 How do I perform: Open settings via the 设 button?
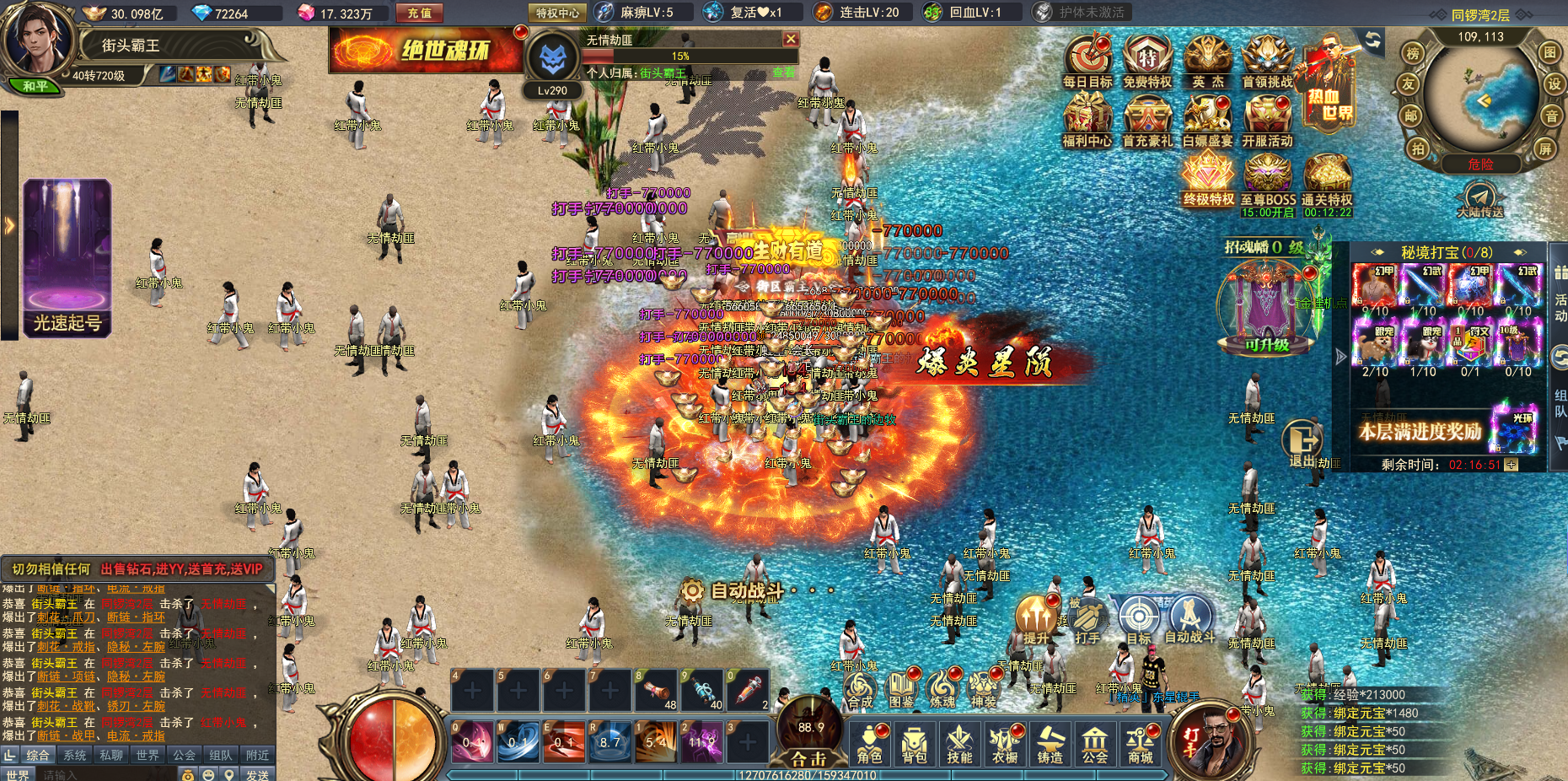tap(1554, 83)
